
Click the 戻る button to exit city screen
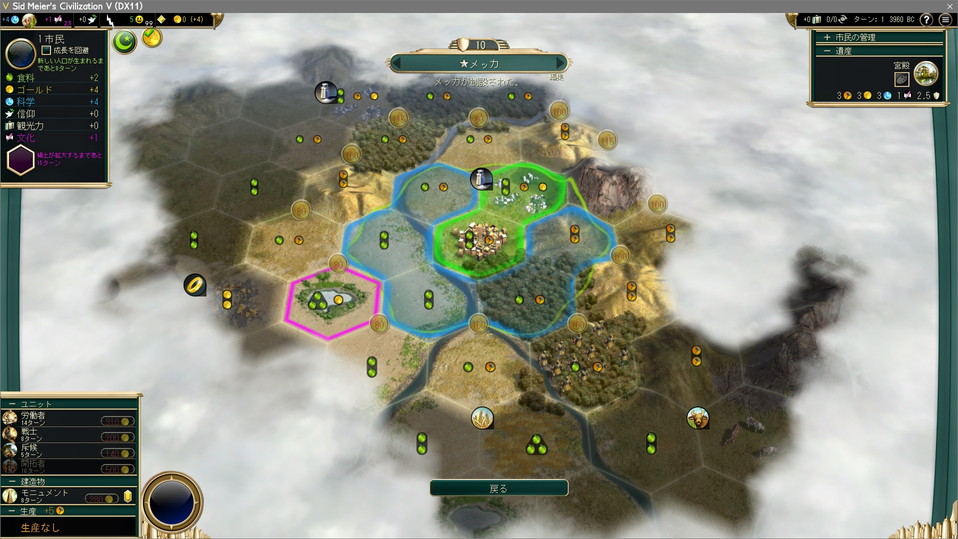tap(499, 488)
